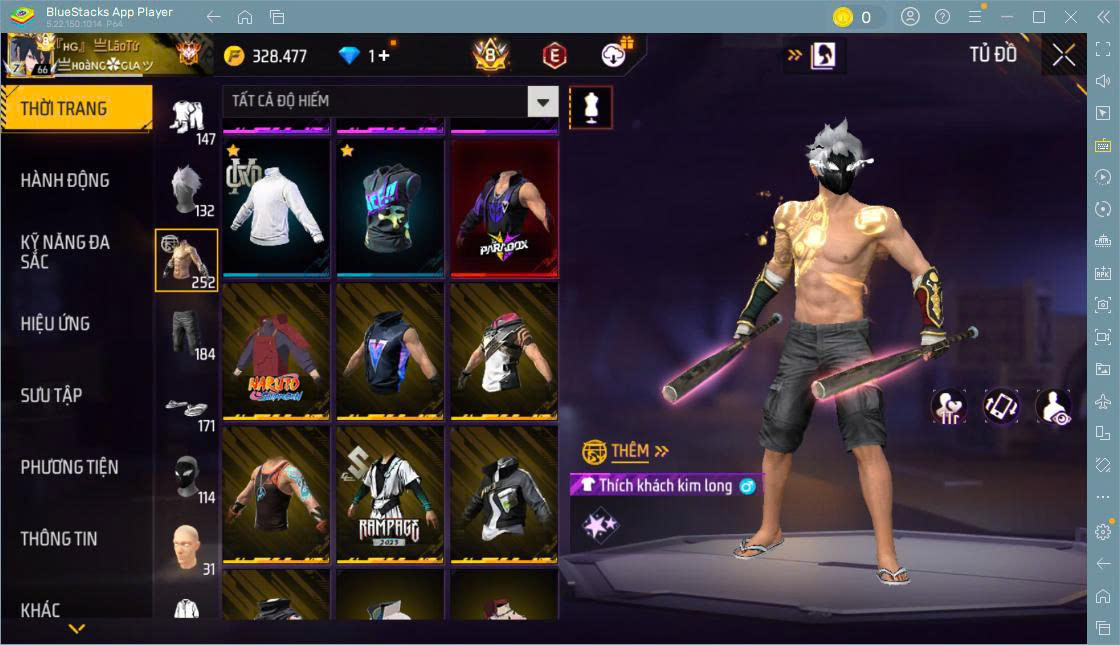Viewport: 1120px width, 645px height.
Task: Add diamonds with the plus button
Action: (x=384, y=56)
